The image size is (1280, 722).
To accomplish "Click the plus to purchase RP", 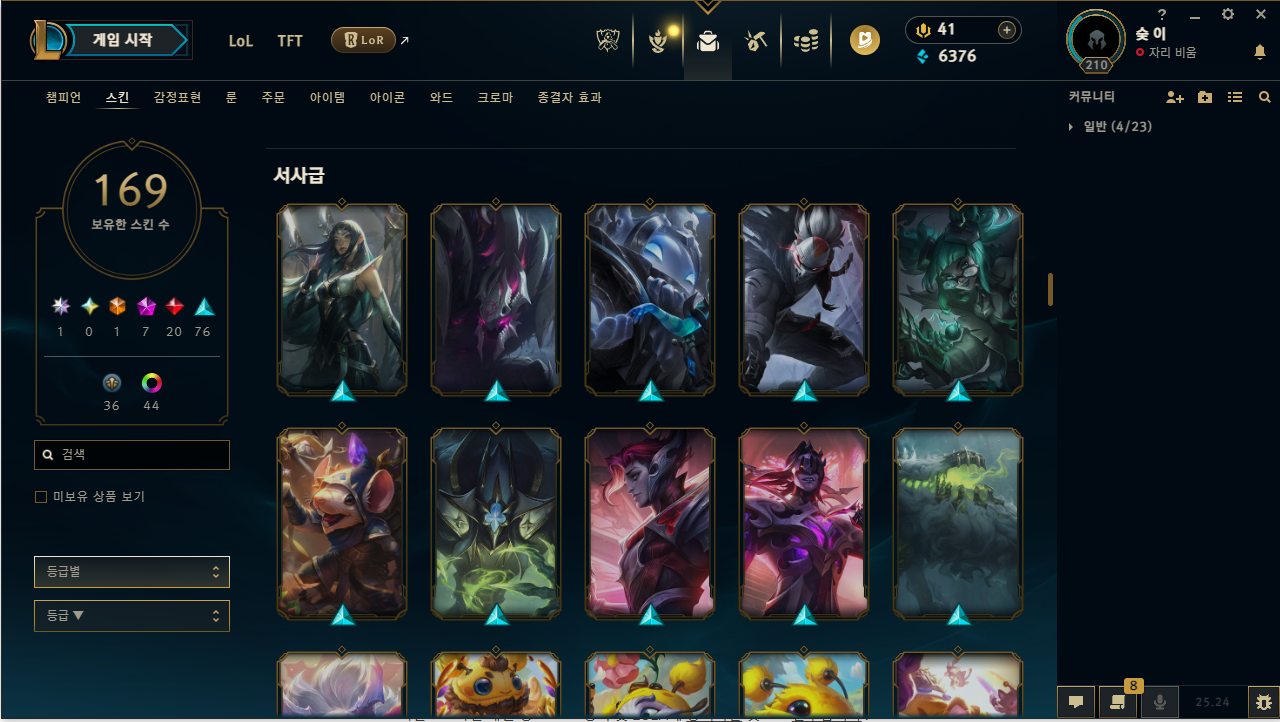I will tap(1006, 30).
